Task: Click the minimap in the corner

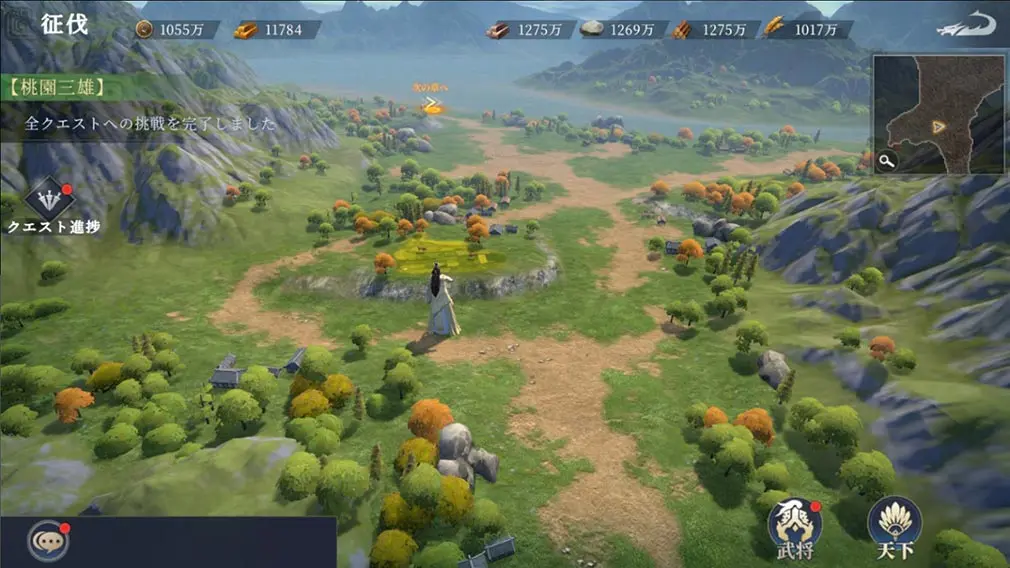Action: pos(940,112)
